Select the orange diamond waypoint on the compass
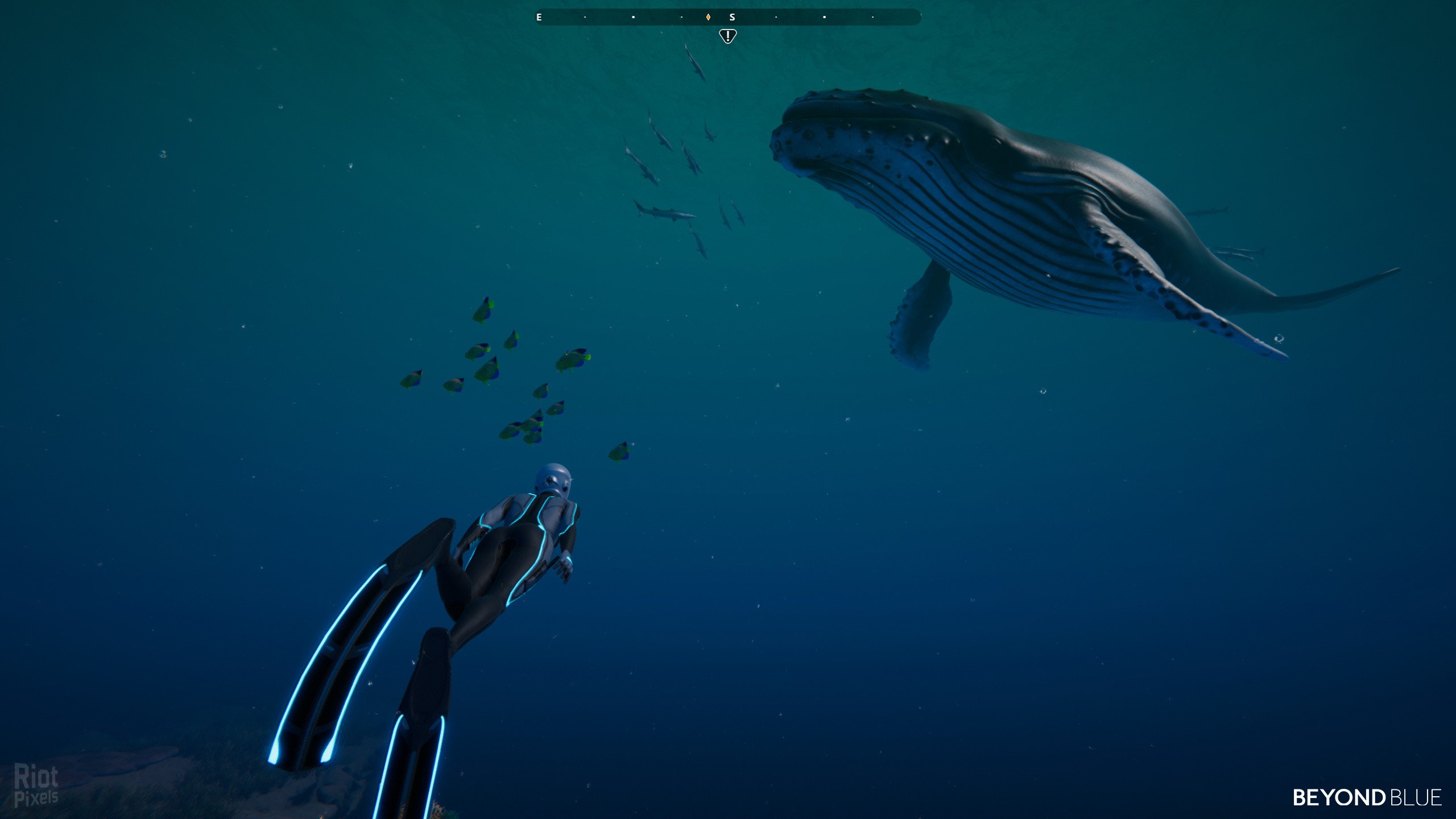 point(708,17)
